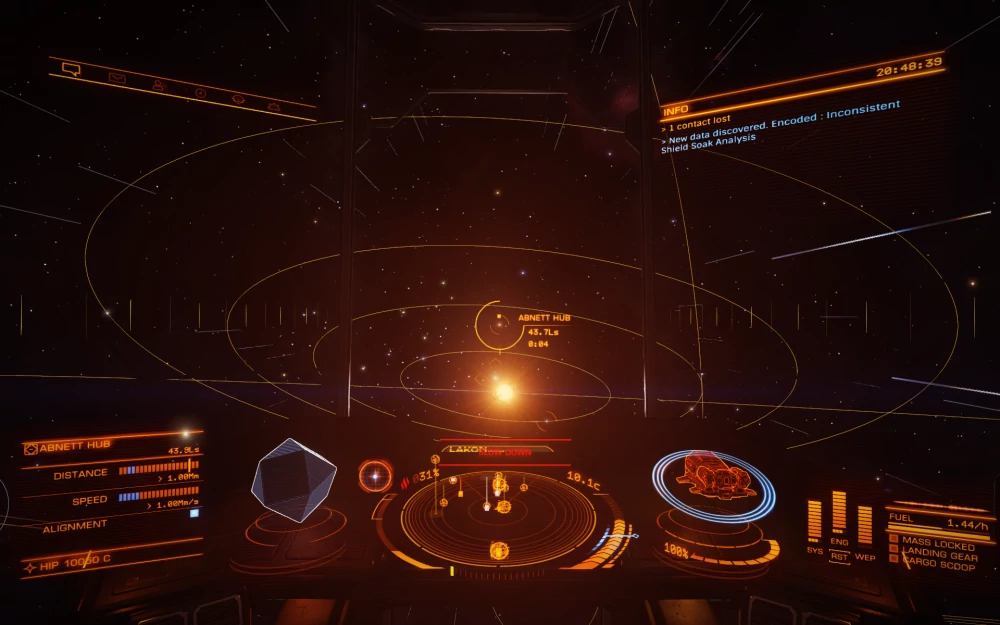Screen dimensions: 1000x625
Task: Select the comms settings gear tab
Action: pos(238,99)
